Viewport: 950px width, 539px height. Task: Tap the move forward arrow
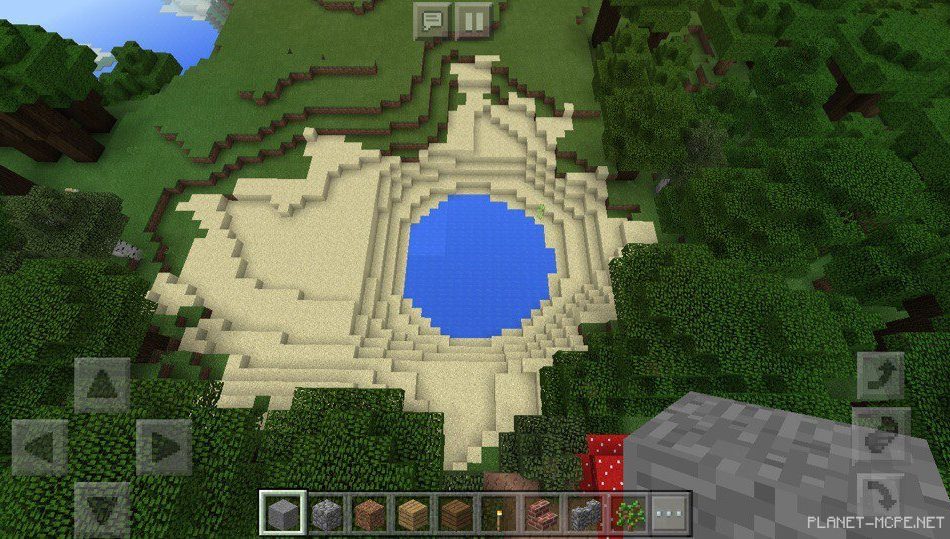pos(101,384)
